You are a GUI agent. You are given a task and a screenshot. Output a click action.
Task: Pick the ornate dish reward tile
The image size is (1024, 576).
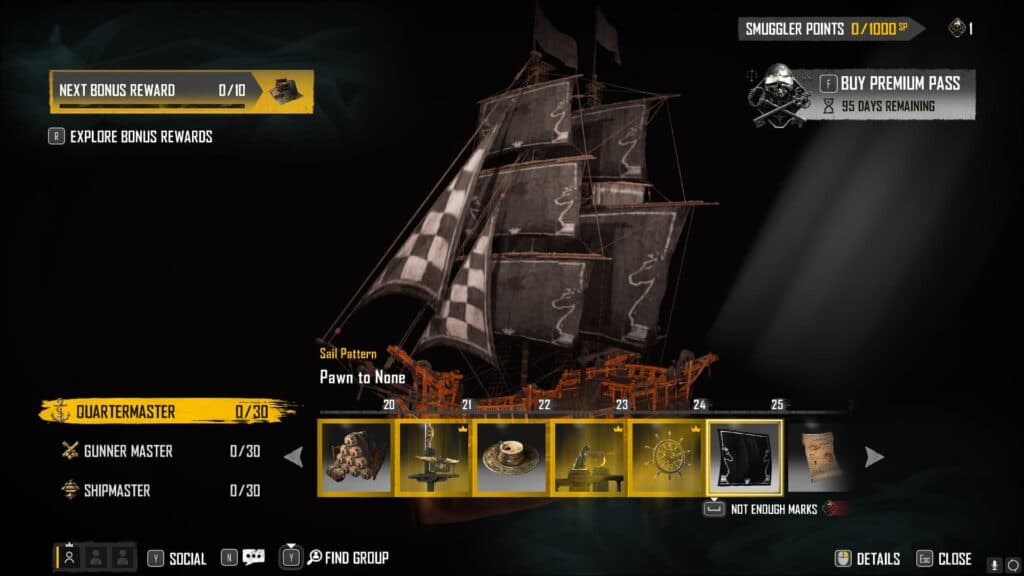click(511, 457)
